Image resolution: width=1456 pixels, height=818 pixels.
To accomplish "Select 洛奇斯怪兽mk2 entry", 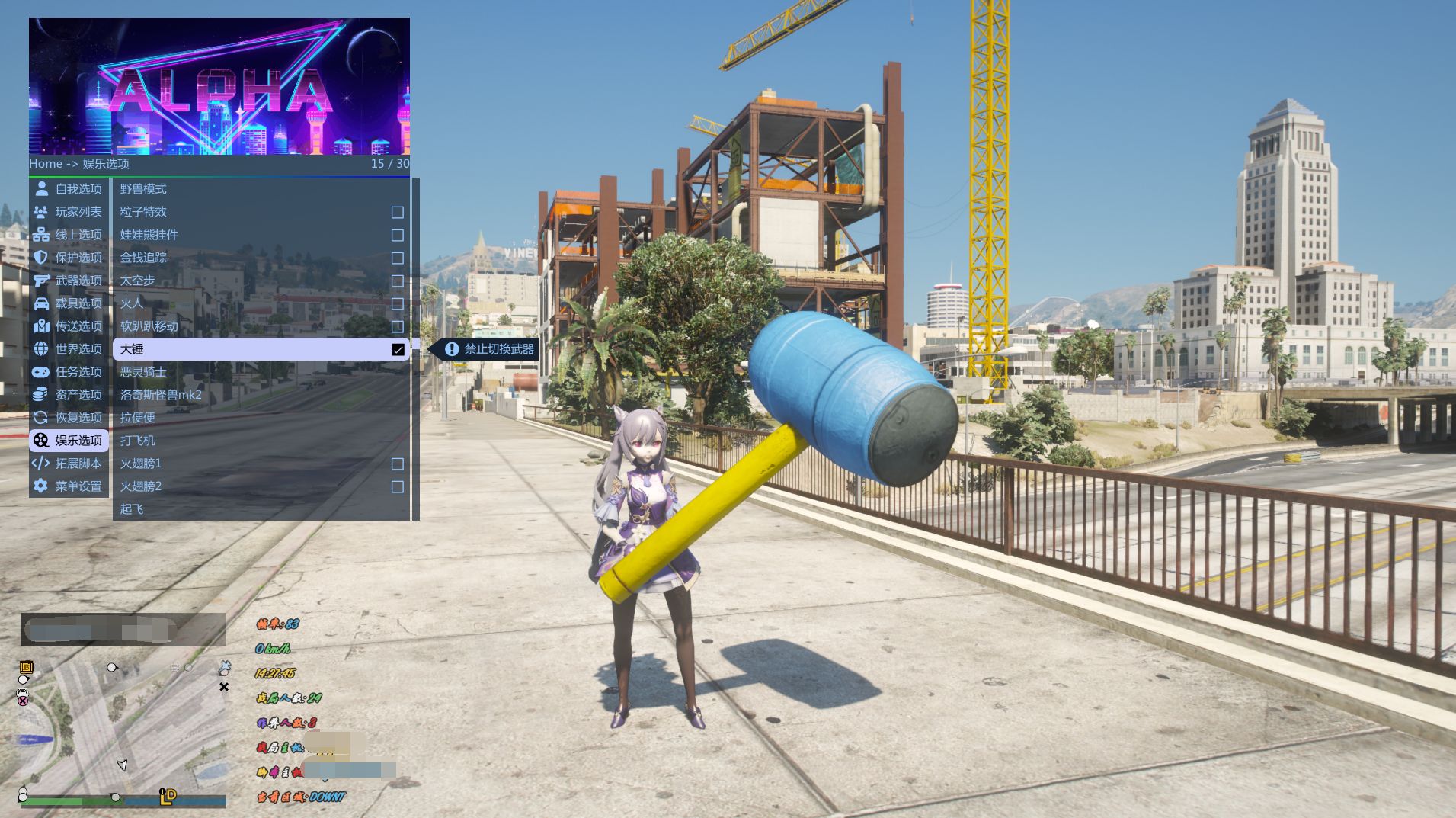I will click(x=161, y=395).
